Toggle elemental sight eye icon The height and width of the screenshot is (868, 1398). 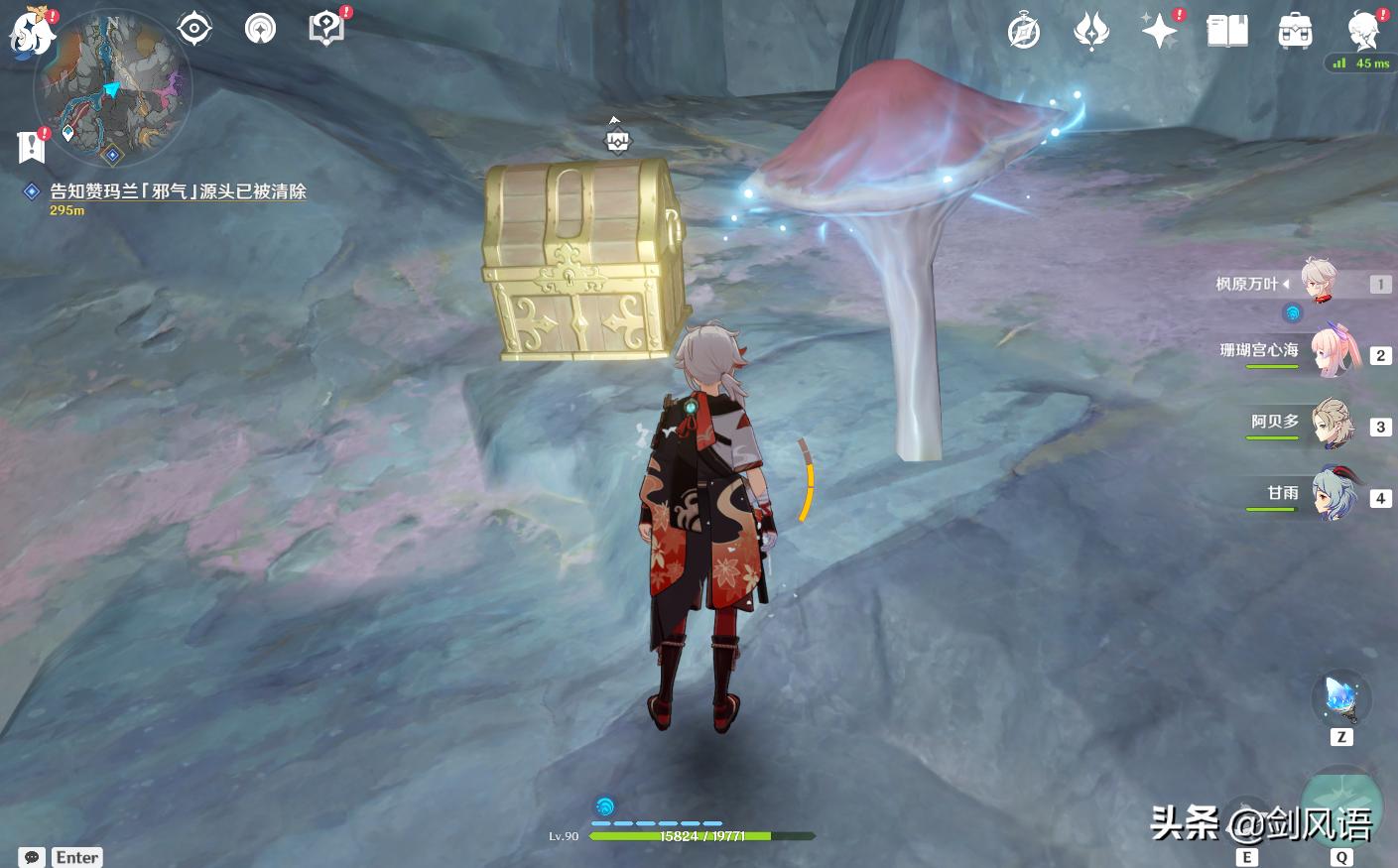click(x=193, y=29)
